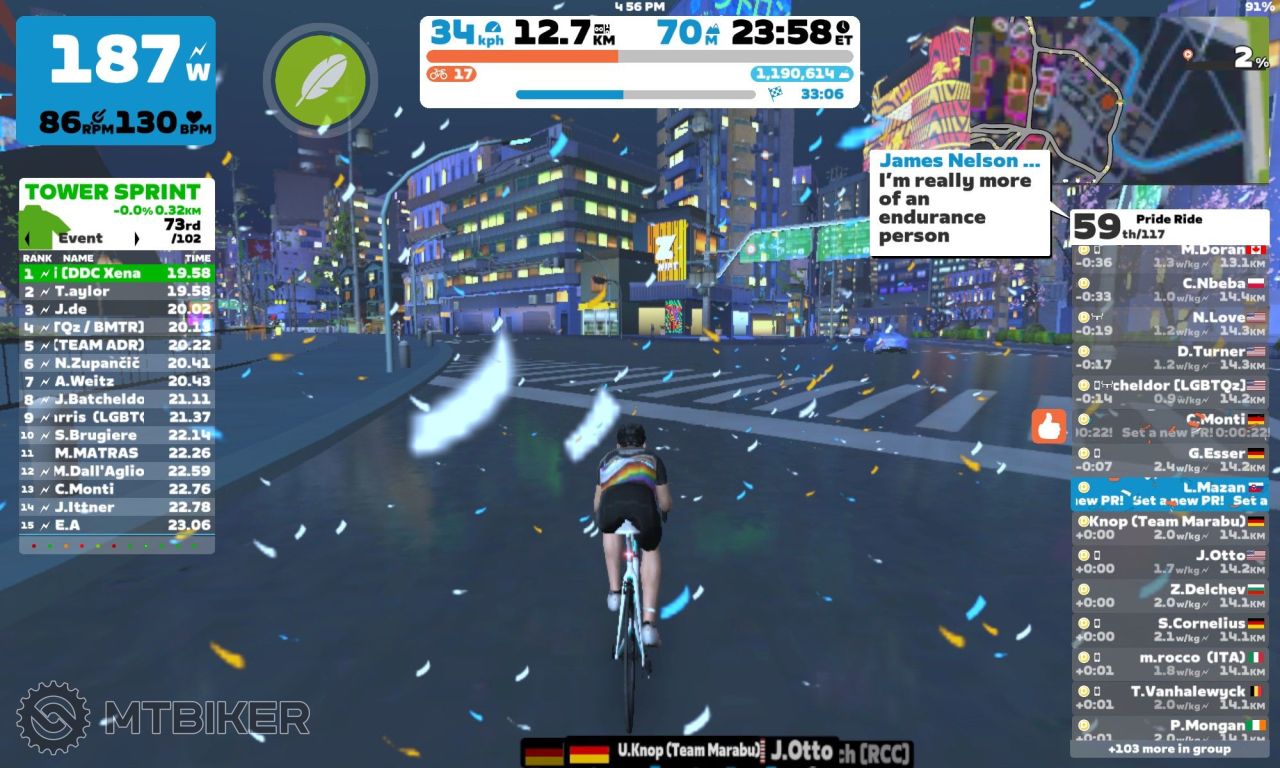This screenshot has width=1280, height=768.
Task: Click J.Otto in the riders list
Action: point(1170,562)
